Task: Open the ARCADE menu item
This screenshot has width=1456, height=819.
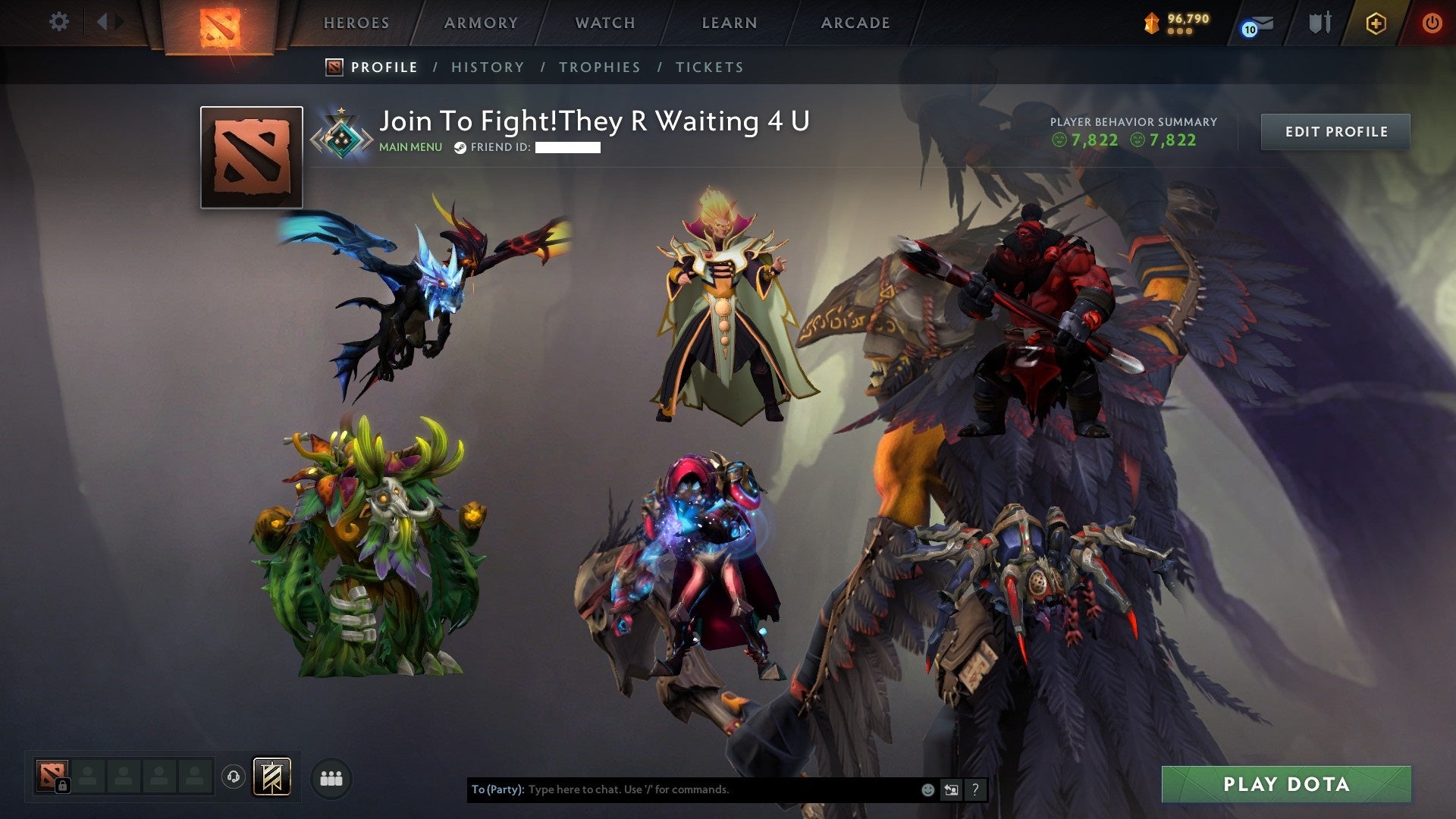Action: click(x=855, y=23)
